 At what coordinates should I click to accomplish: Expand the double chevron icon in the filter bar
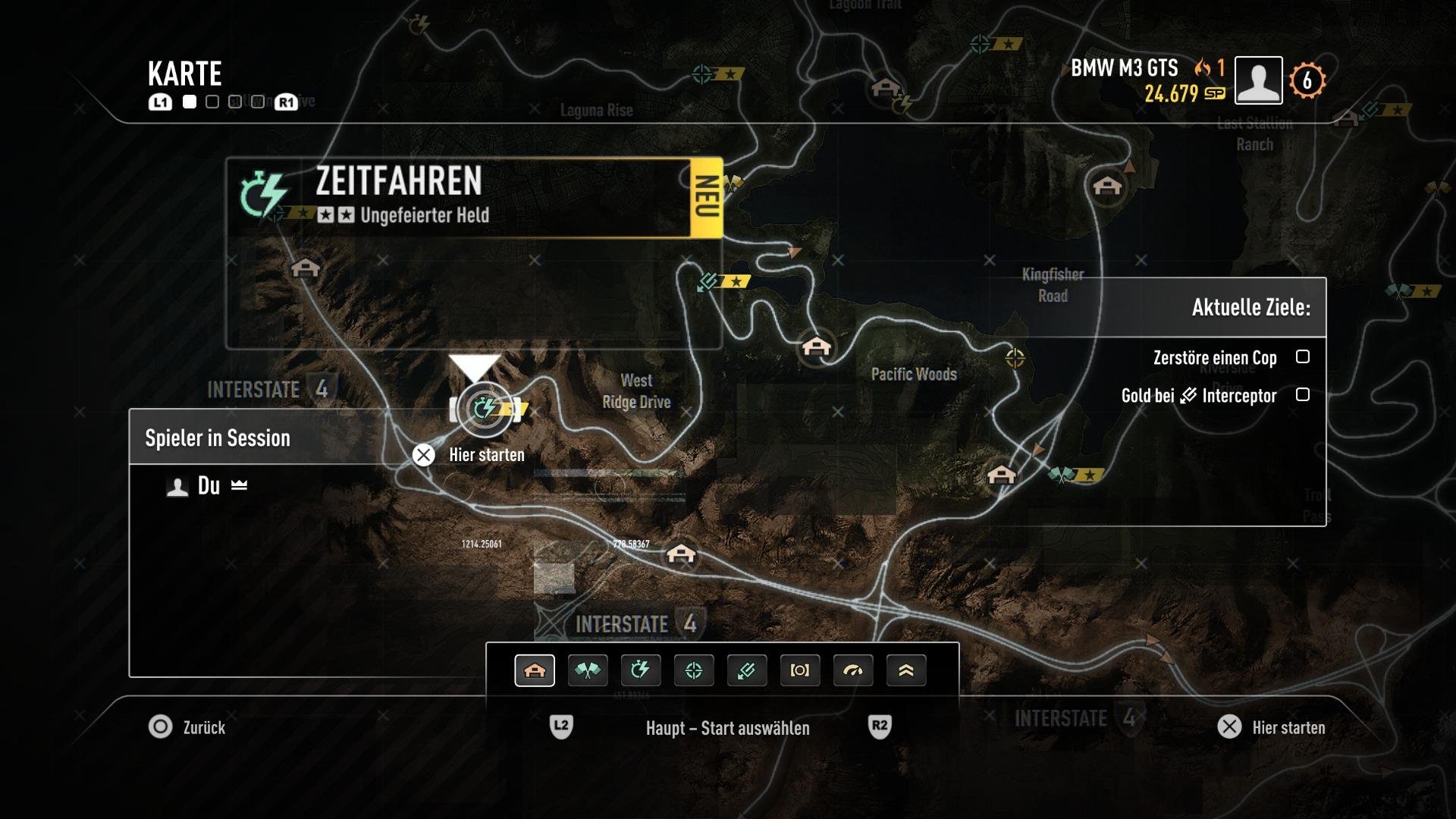[x=906, y=670]
